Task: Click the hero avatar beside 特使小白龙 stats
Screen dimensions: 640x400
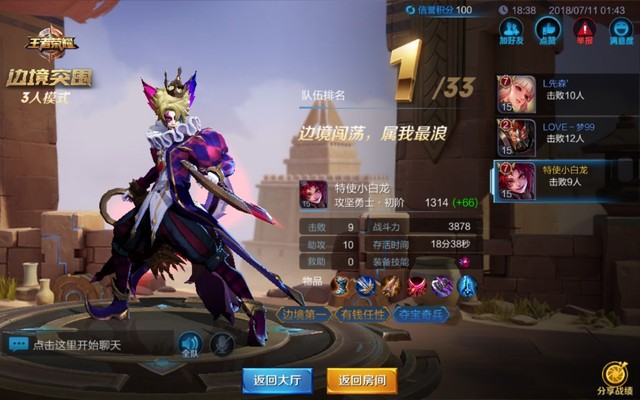Action: pos(313,194)
